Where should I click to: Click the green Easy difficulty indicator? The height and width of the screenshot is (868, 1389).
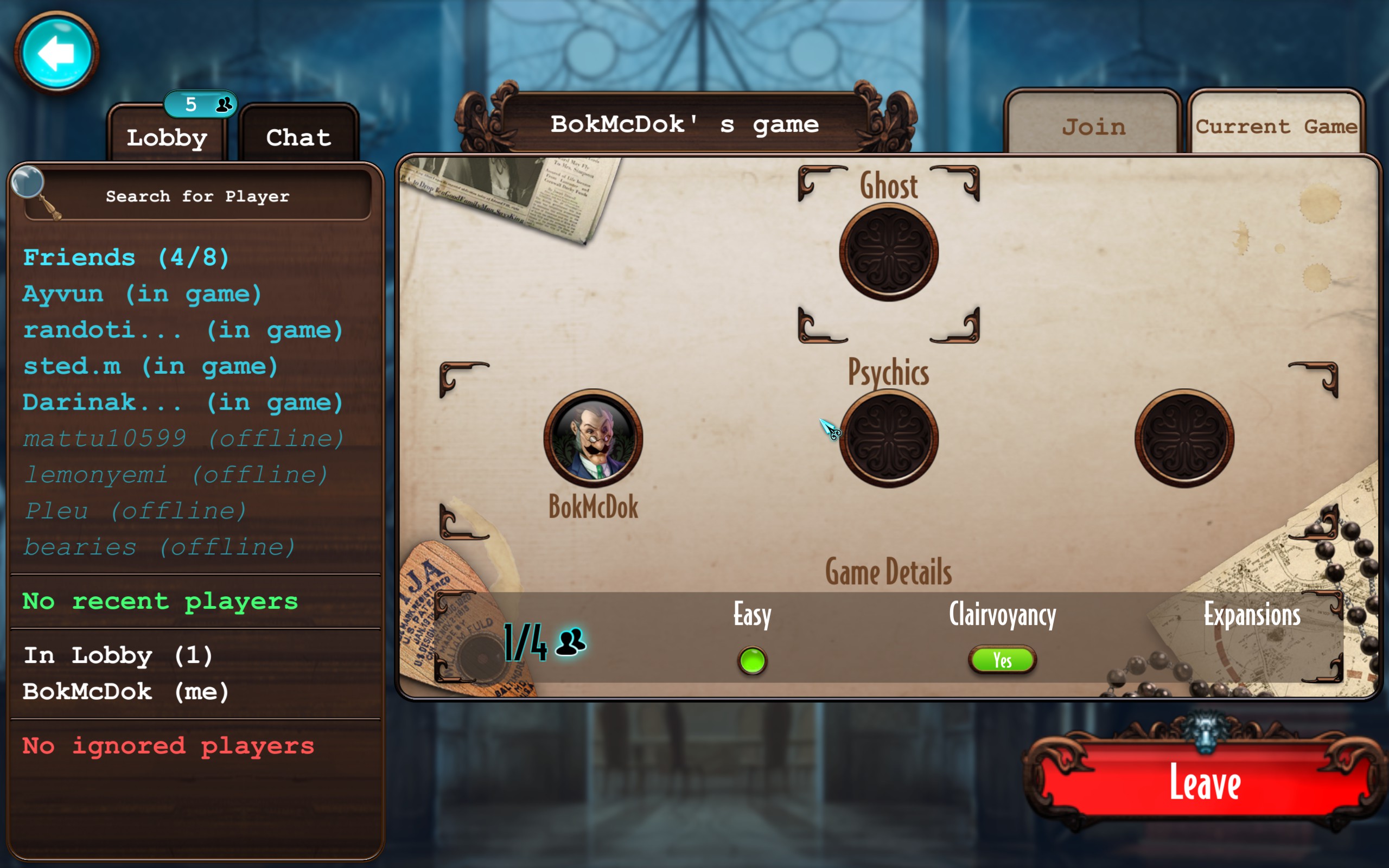click(752, 660)
